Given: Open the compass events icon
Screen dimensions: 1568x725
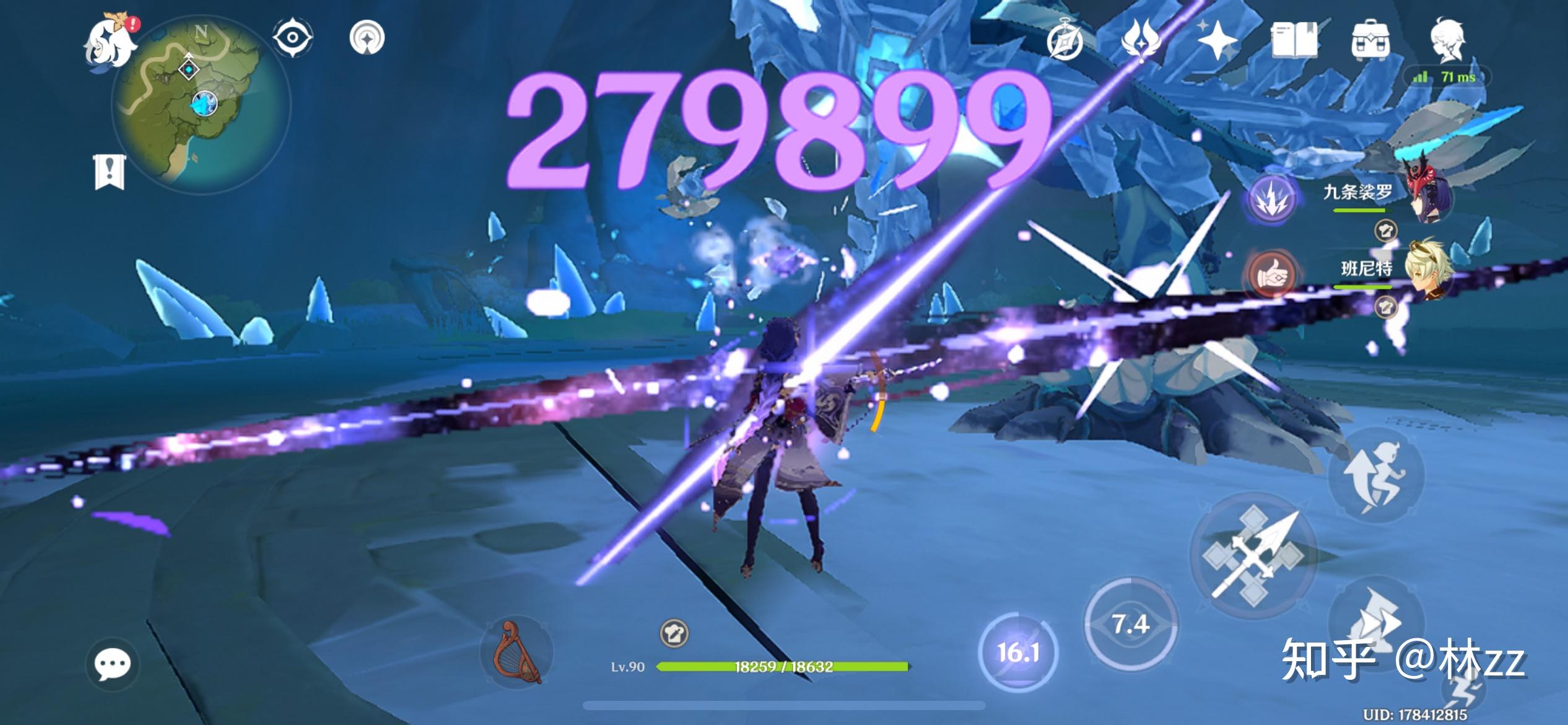Looking at the screenshot, I should click(x=1065, y=41).
